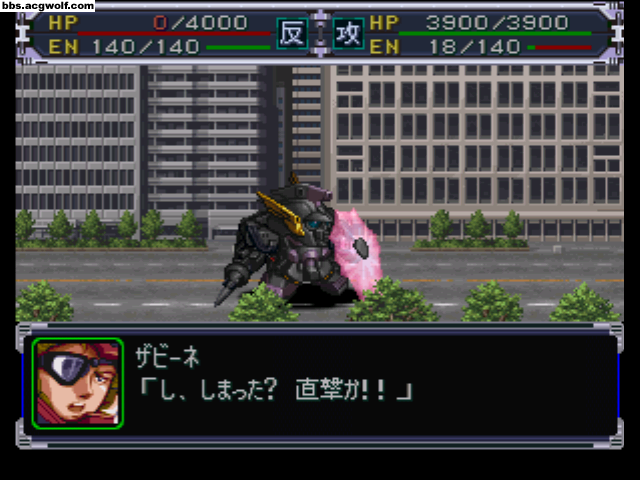640x480 pixels.
Task: Select the 攻 attack indicator icon
Action: click(348, 34)
